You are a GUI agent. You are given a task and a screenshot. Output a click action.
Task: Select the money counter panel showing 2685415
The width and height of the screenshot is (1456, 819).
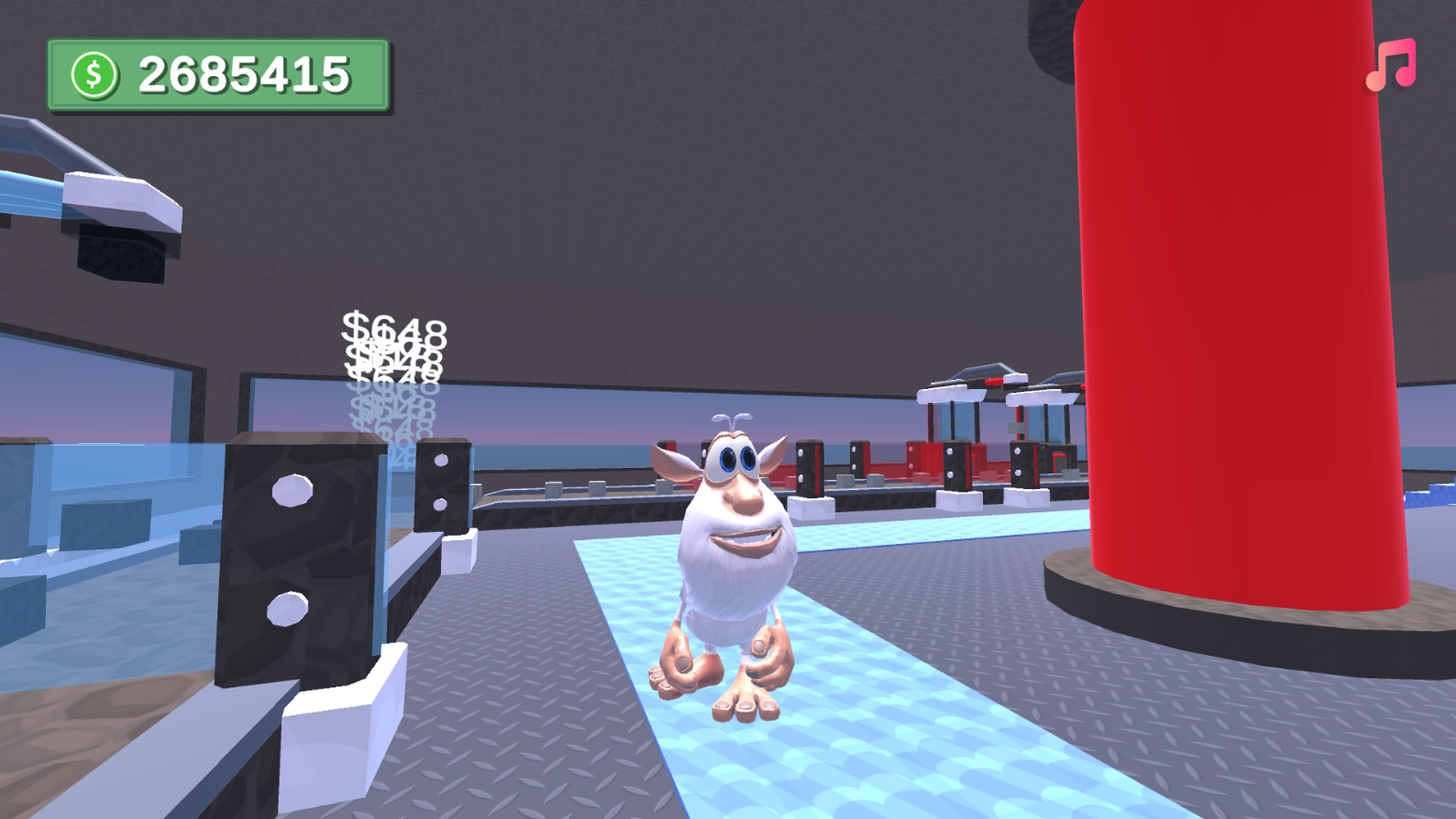[x=220, y=71]
